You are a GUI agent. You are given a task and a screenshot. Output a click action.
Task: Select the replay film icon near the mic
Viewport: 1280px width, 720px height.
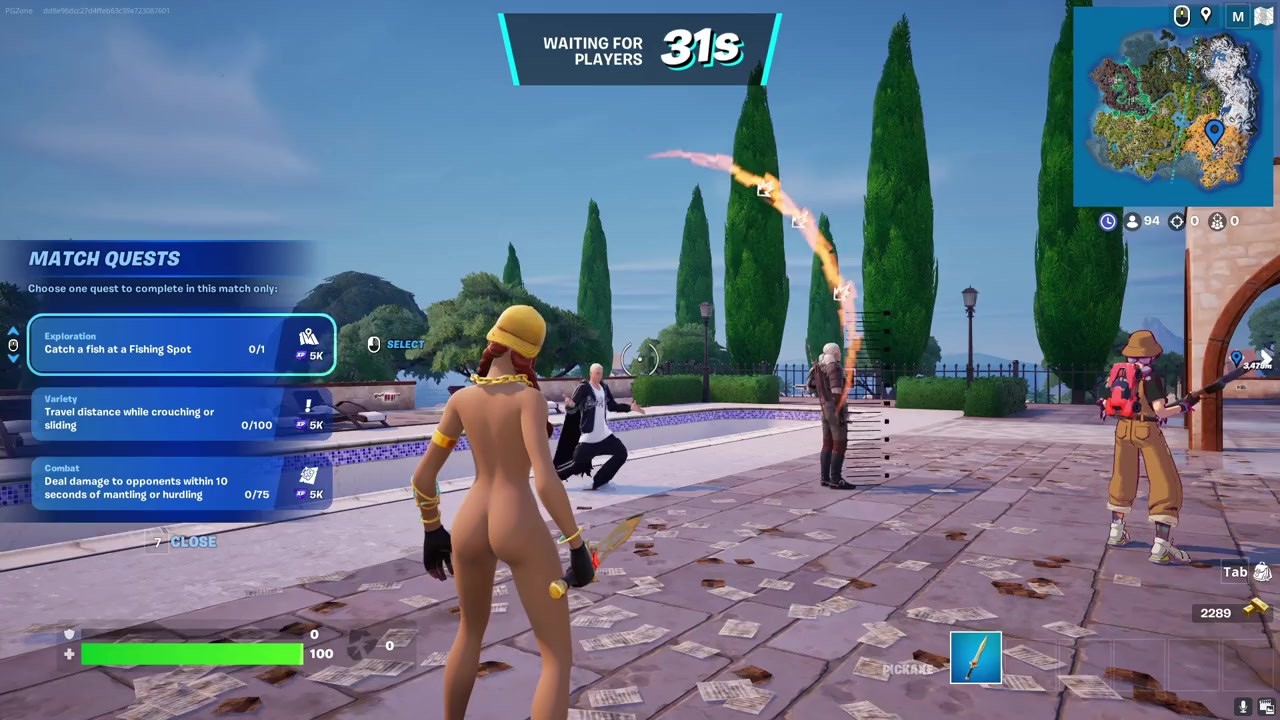pos(1266,705)
